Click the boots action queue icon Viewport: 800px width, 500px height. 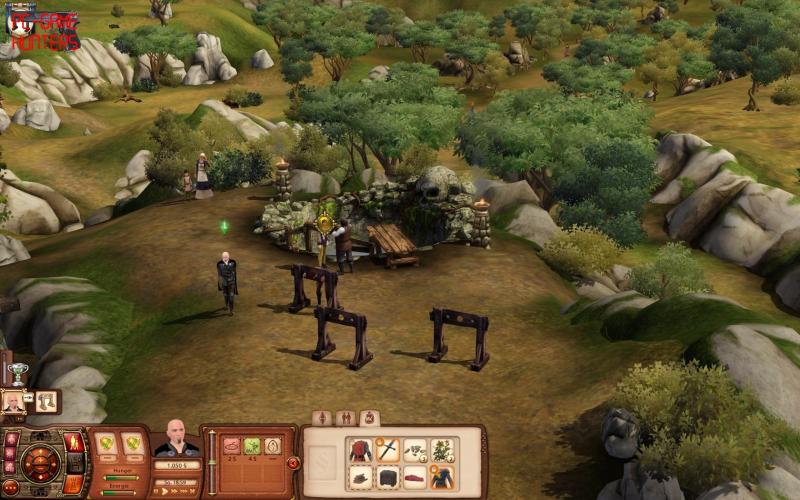[46, 402]
